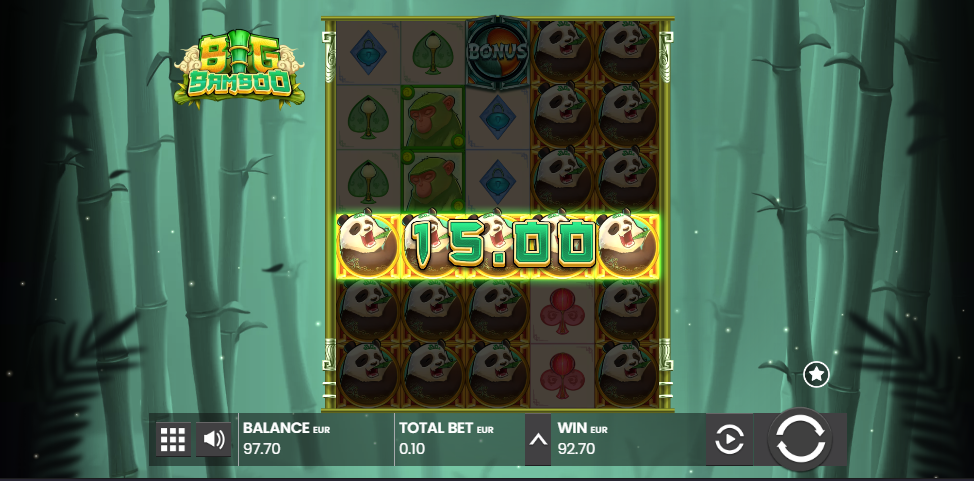Open the autoplay options
The image size is (974, 481).
(730, 439)
